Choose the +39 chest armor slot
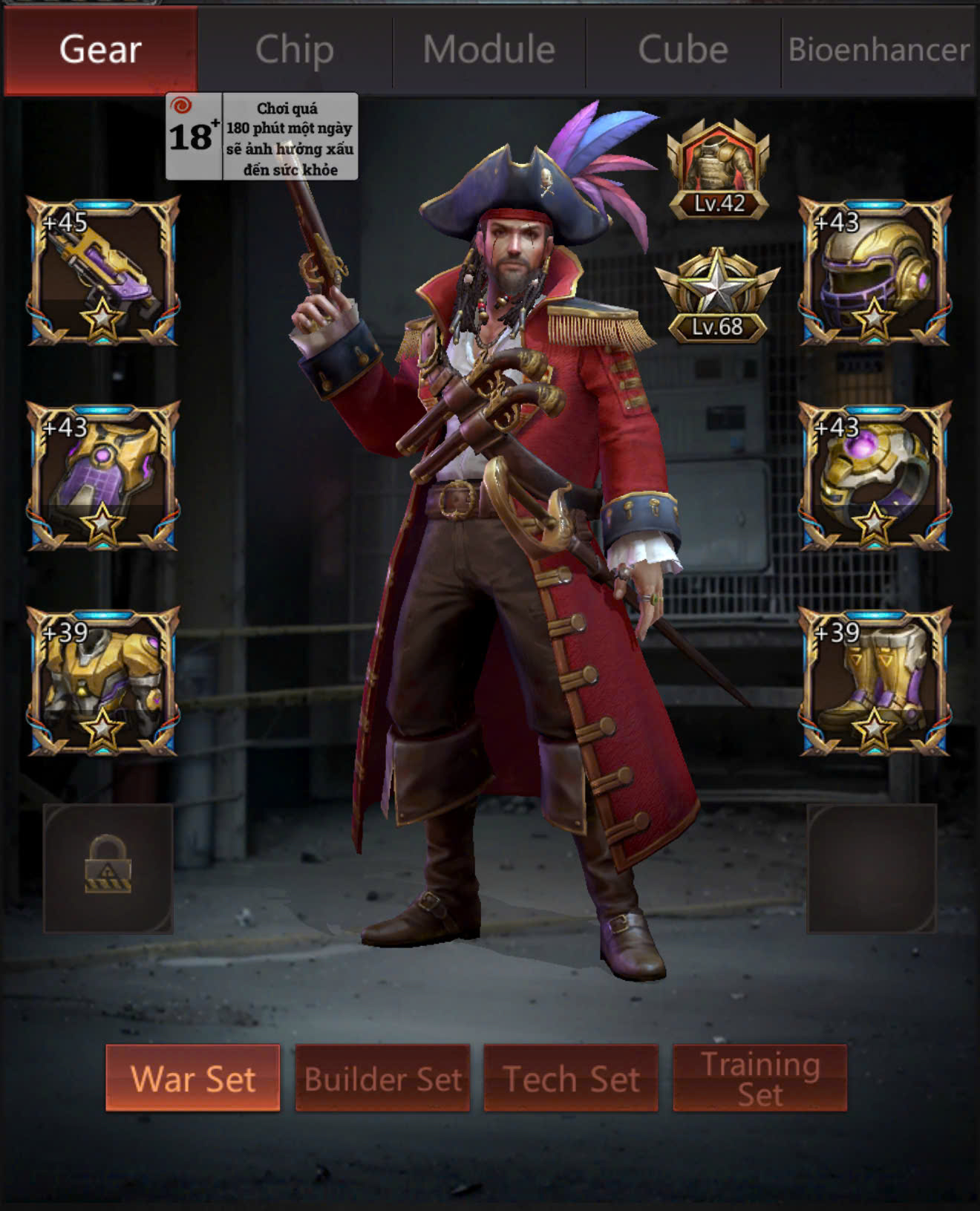This screenshot has height=1211, width=980. click(x=103, y=682)
